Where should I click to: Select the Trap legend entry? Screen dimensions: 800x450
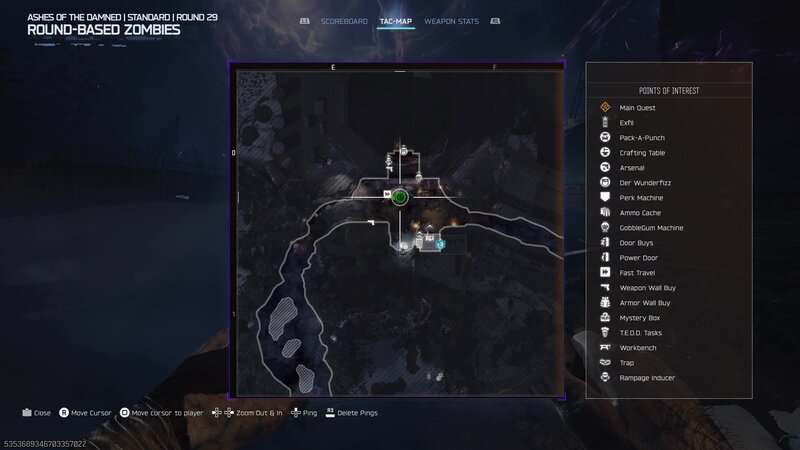(x=628, y=362)
